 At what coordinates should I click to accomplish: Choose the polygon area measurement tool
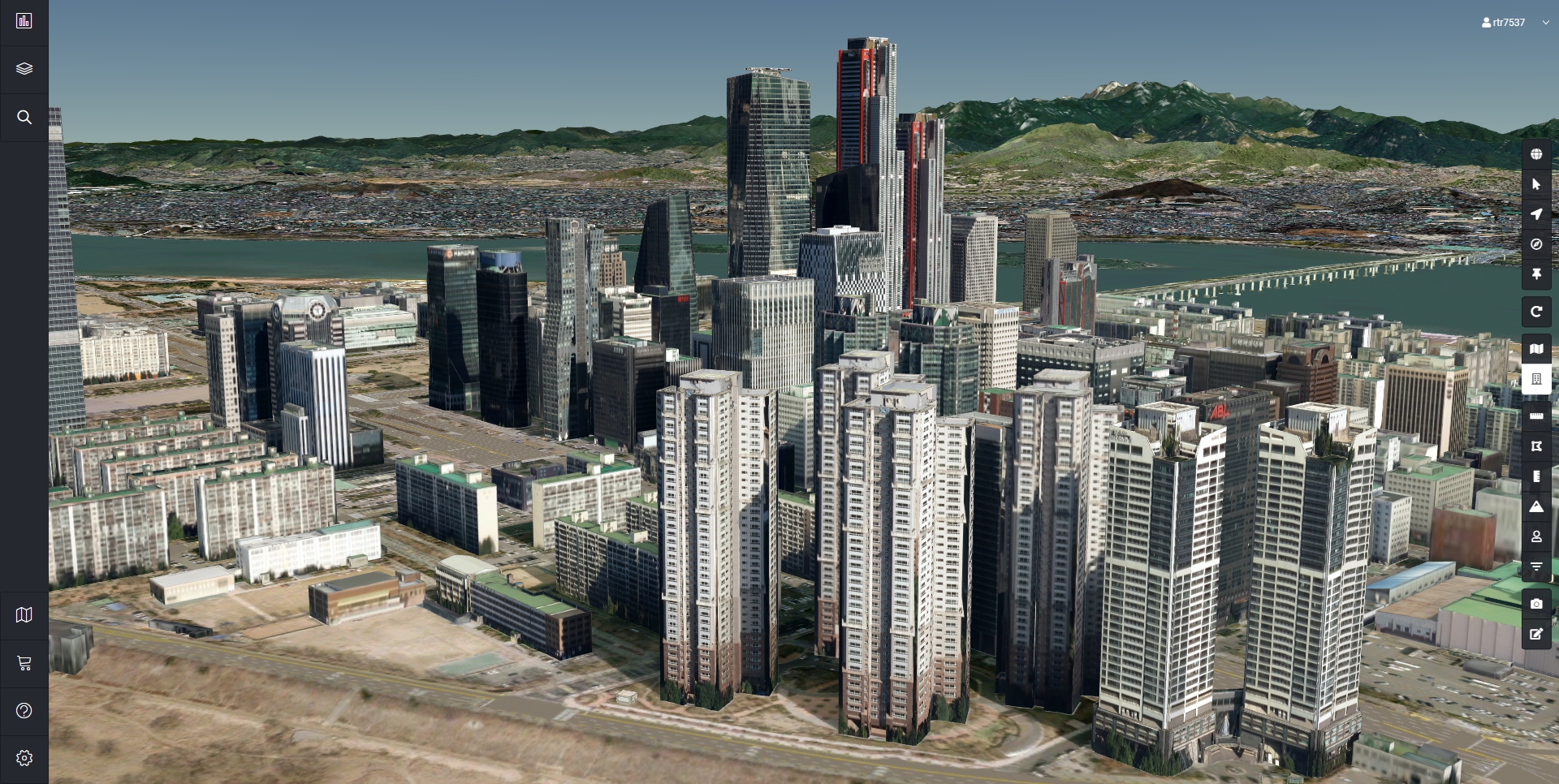1536,446
